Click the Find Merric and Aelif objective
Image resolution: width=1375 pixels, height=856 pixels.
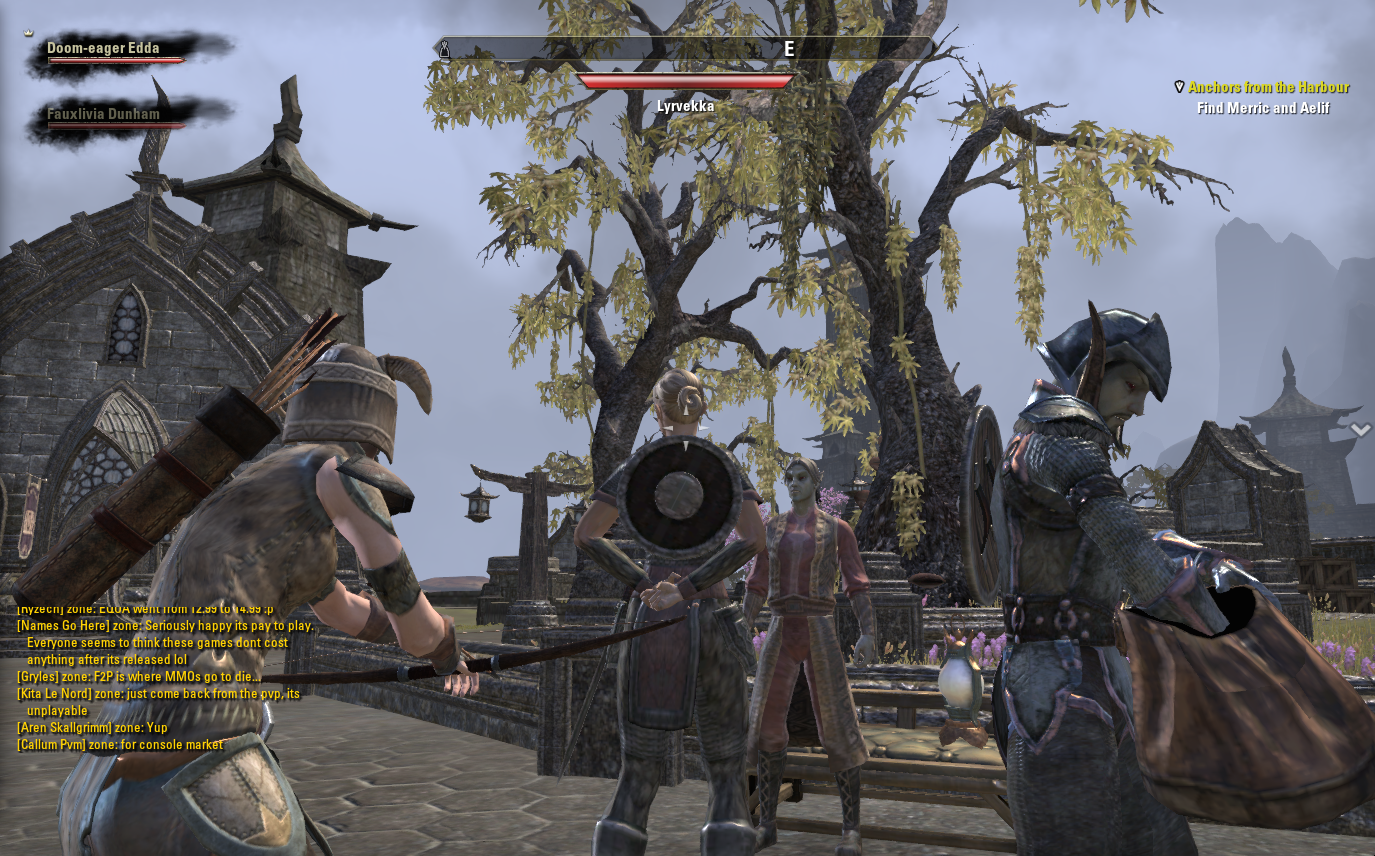(x=1263, y=108)
